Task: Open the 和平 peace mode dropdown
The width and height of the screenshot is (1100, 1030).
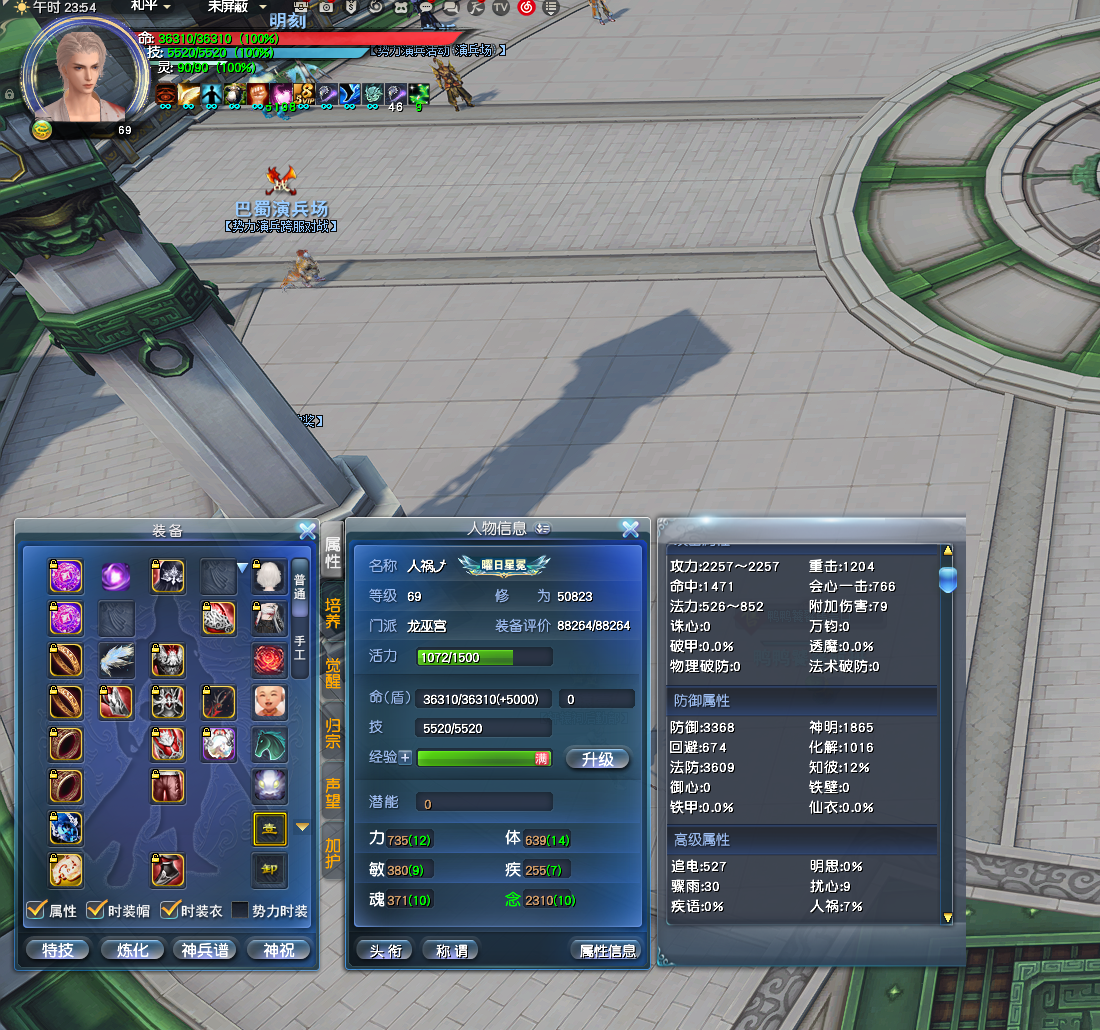Action: click(150, 6)
